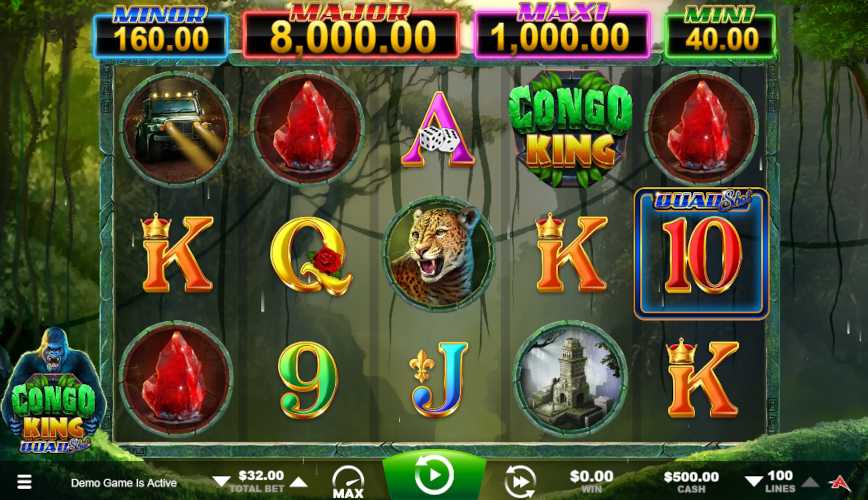
Task: Lower the number of lines
Action: [754, 482]
